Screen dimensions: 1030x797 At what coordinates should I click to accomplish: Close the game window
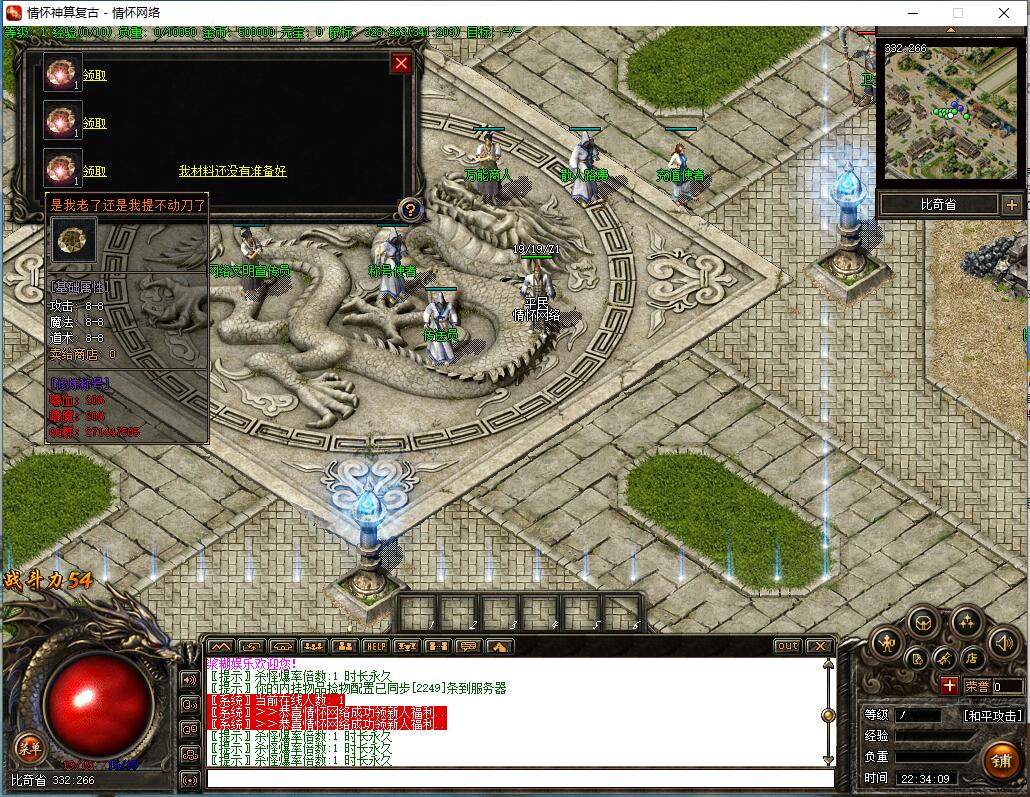tap(1004, 13)
